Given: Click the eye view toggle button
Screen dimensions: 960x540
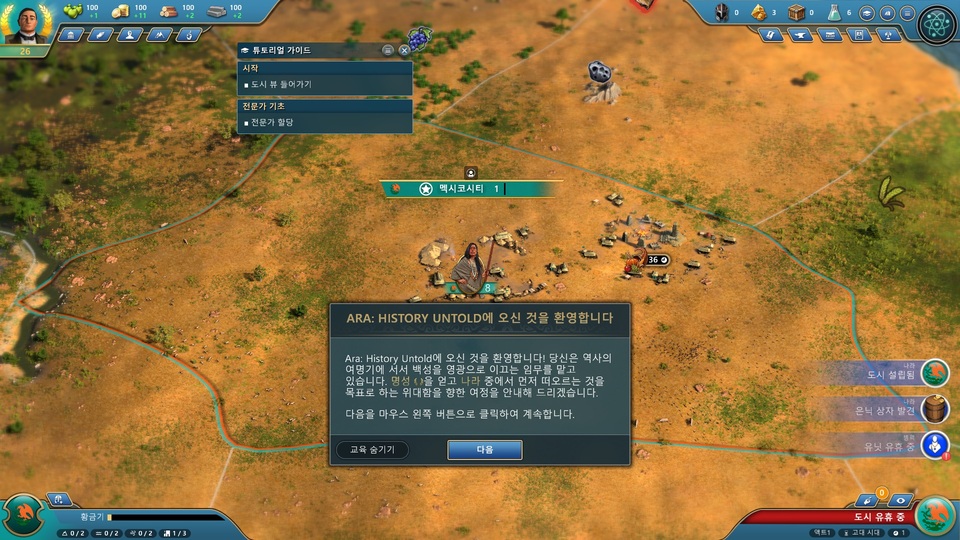Looking at the screenshot, I should [901, 499].
